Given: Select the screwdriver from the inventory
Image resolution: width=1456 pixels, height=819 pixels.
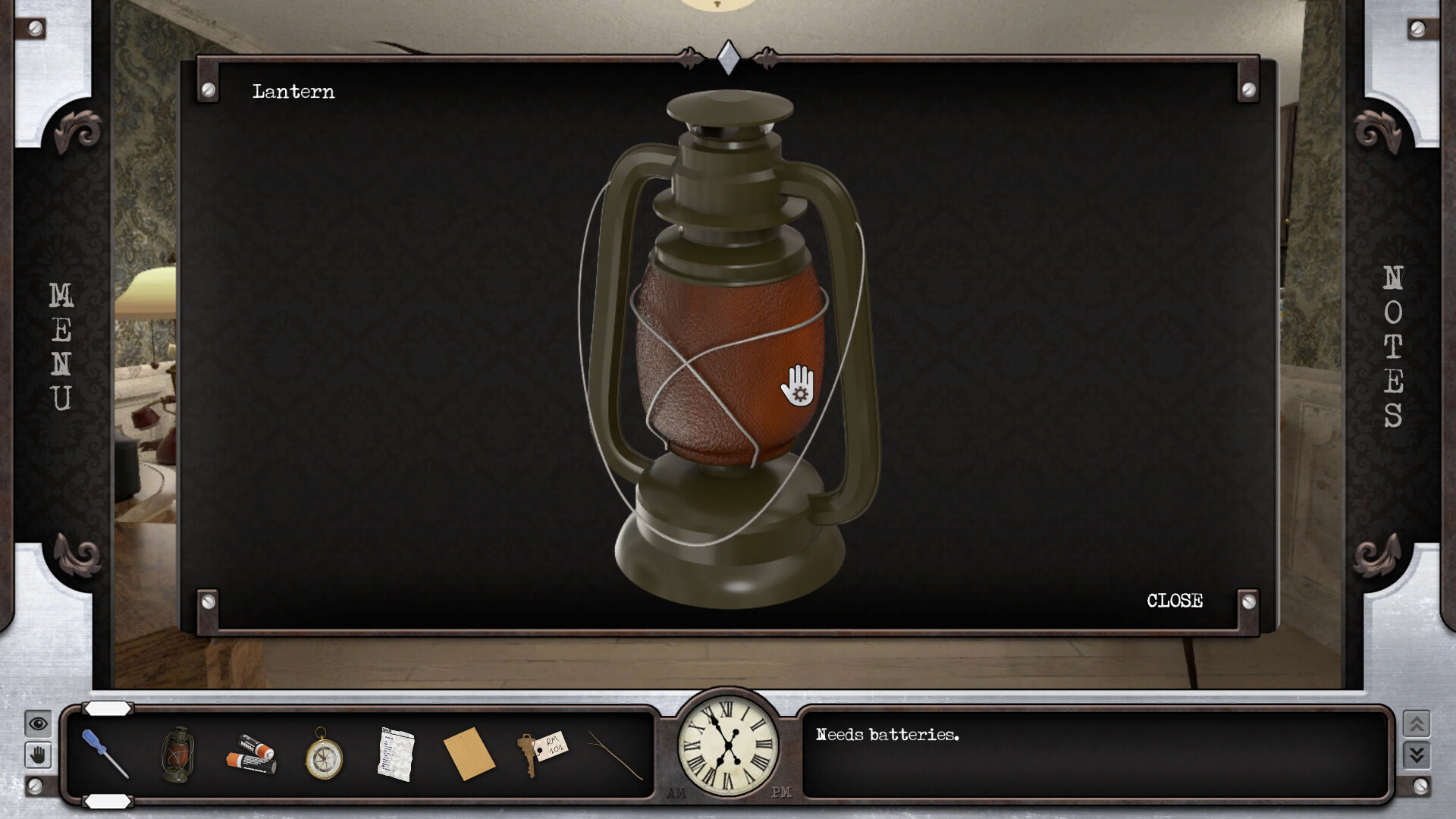Looking at the screenshot, I should pos(106,755).
